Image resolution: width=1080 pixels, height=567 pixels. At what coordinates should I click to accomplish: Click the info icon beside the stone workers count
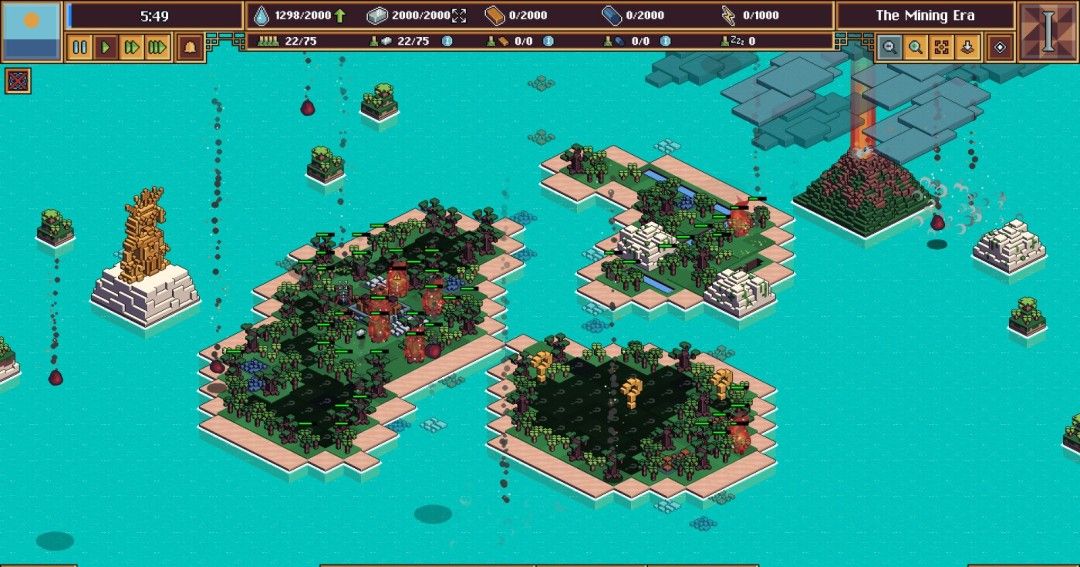(x=446, y=41)
